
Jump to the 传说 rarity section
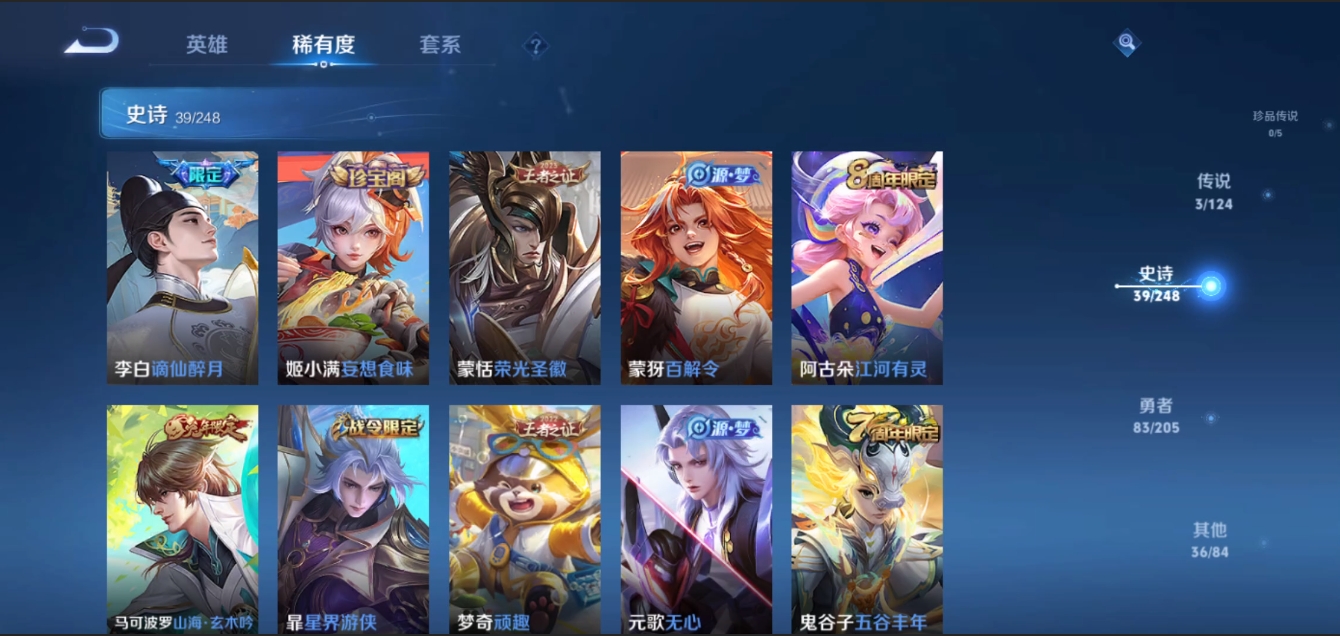1213,191
